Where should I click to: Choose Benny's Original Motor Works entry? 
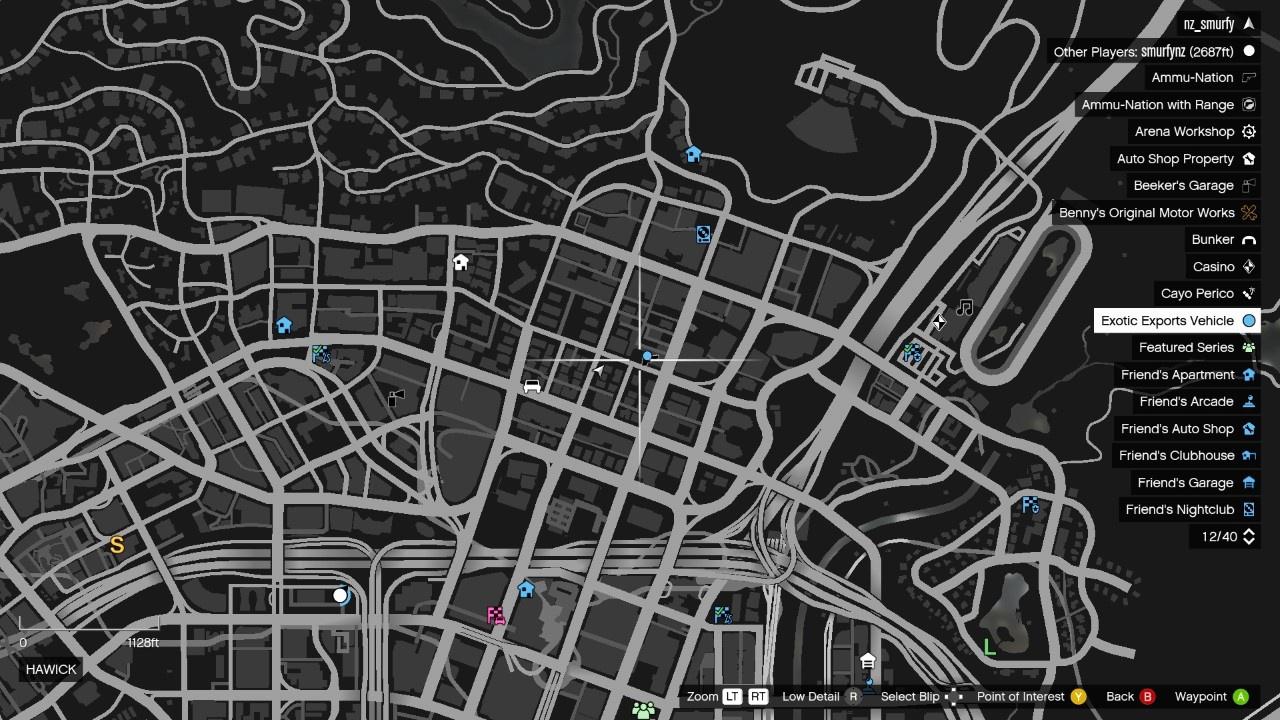pos(1146,213)
